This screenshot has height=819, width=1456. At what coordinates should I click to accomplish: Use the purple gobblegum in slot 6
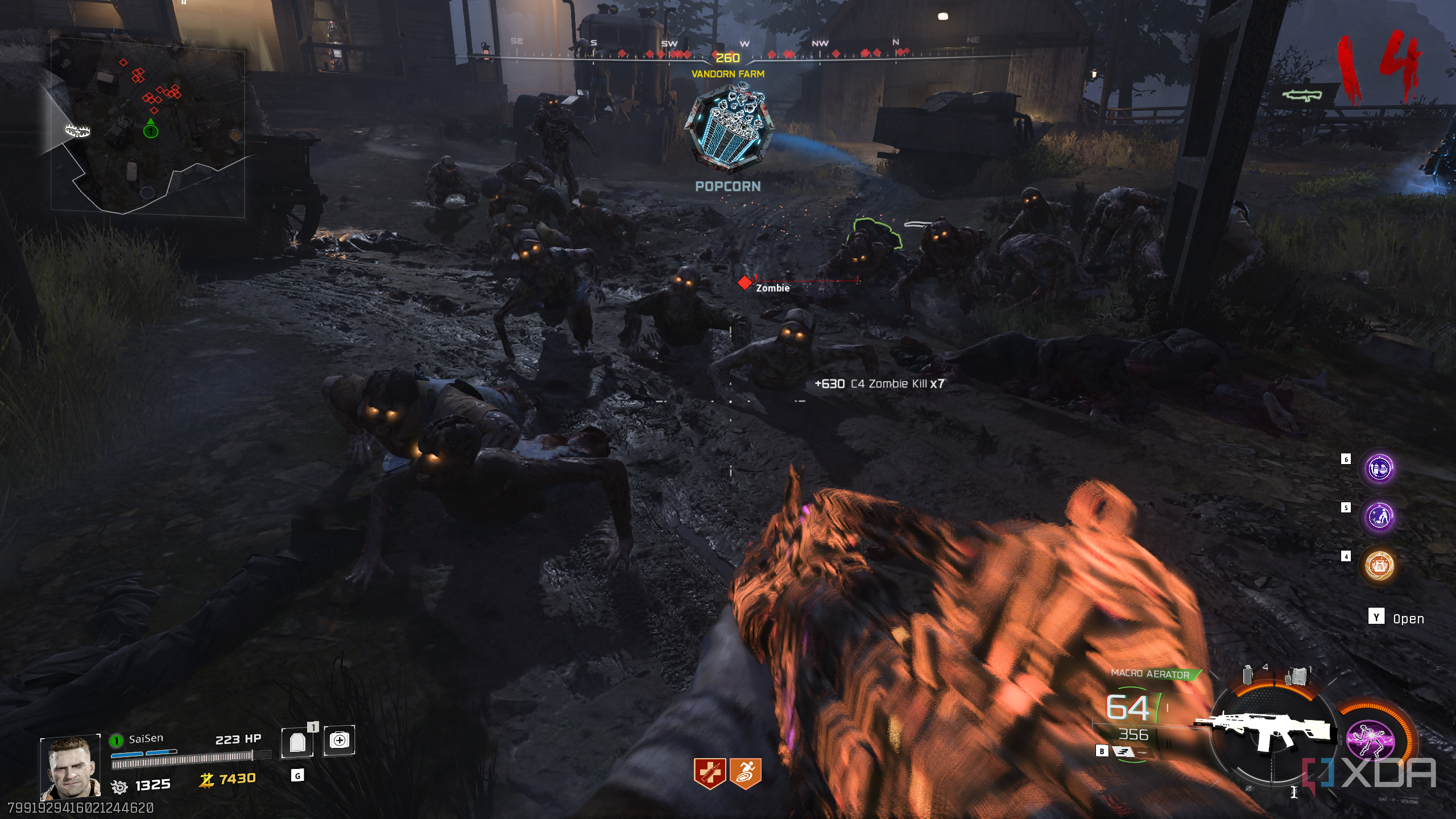(1379, 469)
